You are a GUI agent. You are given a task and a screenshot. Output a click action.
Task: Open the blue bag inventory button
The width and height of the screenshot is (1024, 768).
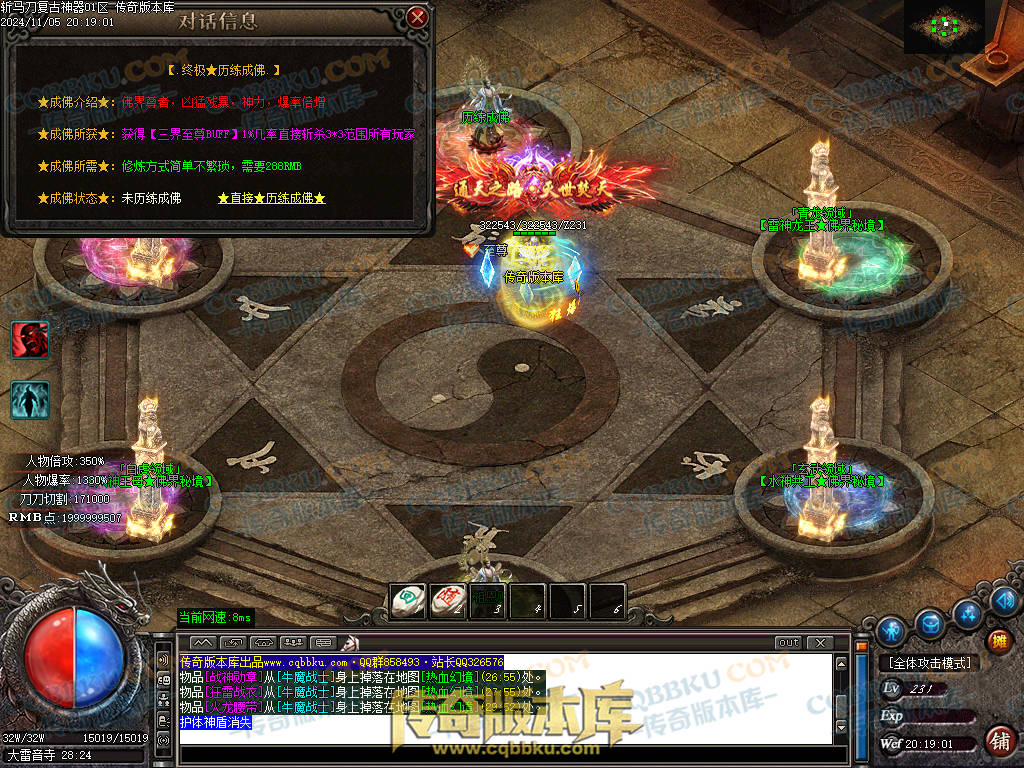[931, 622]
